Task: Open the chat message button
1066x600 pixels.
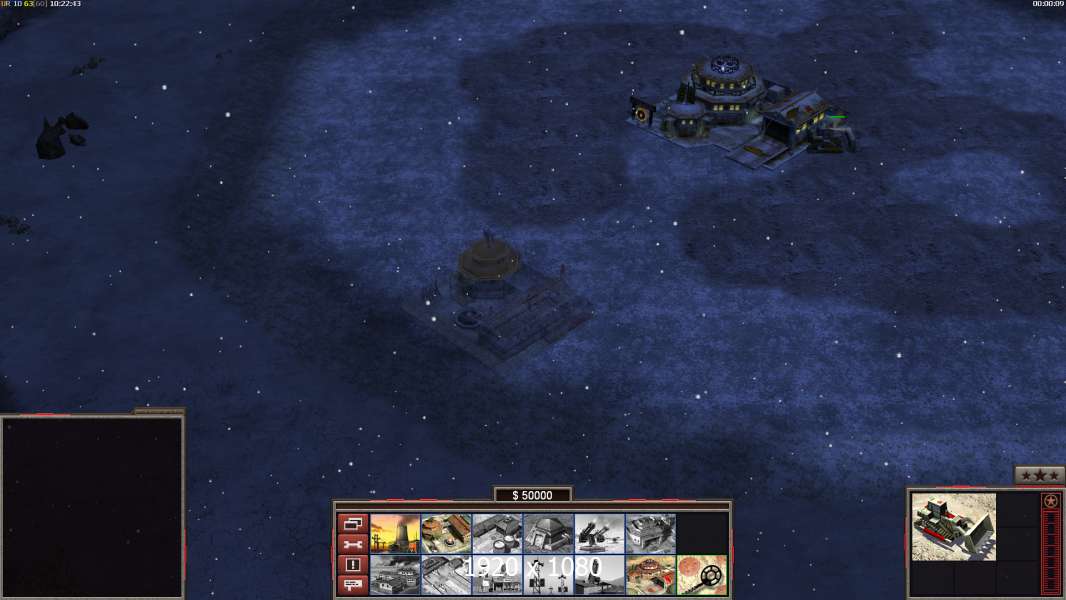Action: [x=352, y=585]
